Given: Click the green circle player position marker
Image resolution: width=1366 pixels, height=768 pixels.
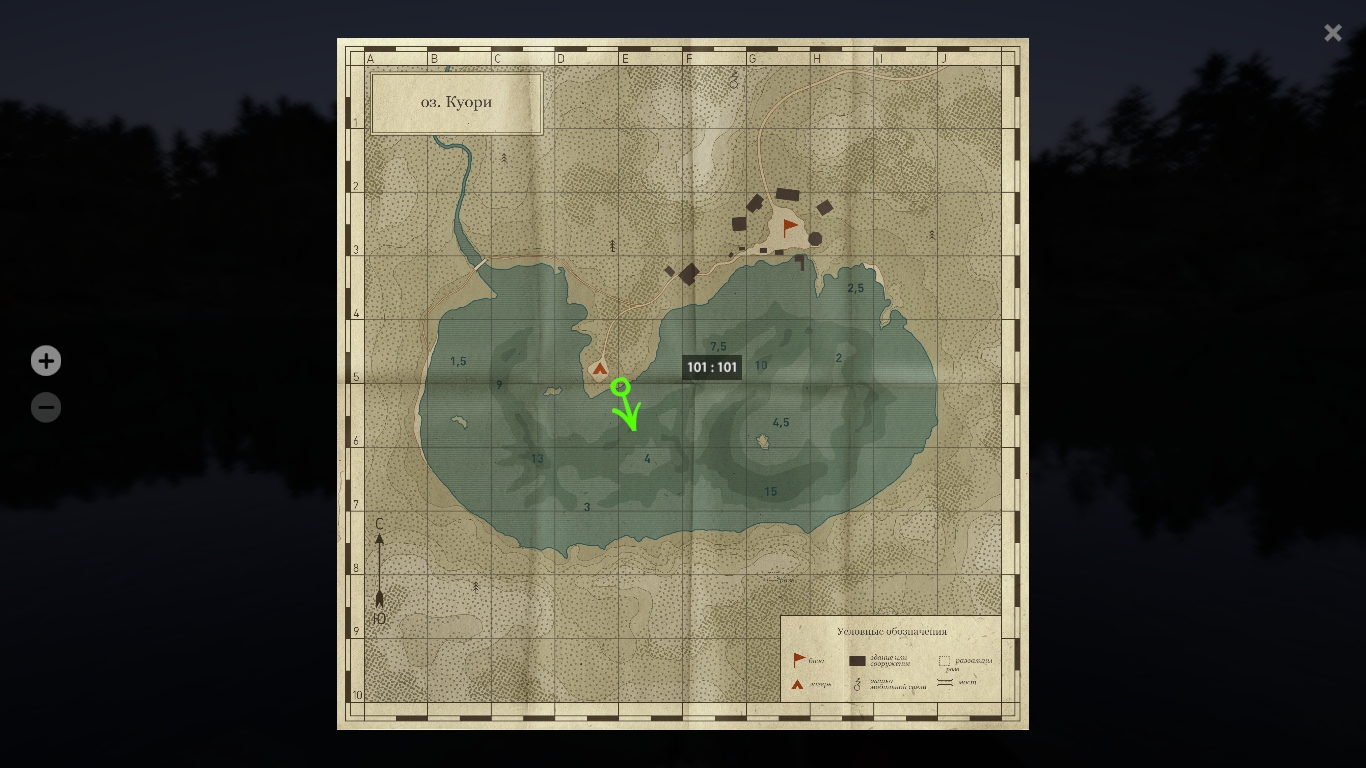Looking at the screenshot, I should pos(620,386).
